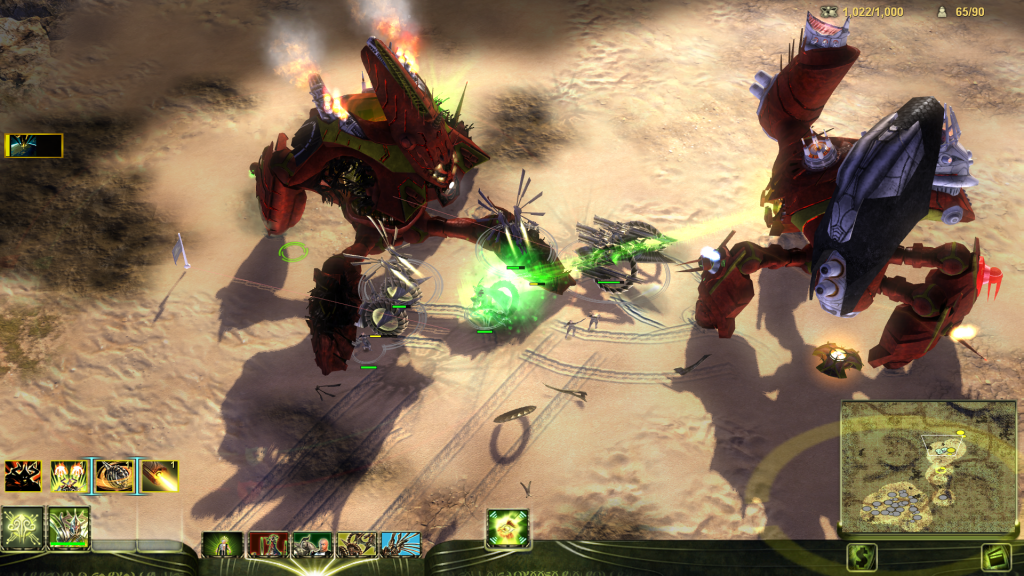The image size is (1024, 576).
Task: Choose the green-background infantry figure portrait
Action: coord(223,544)
